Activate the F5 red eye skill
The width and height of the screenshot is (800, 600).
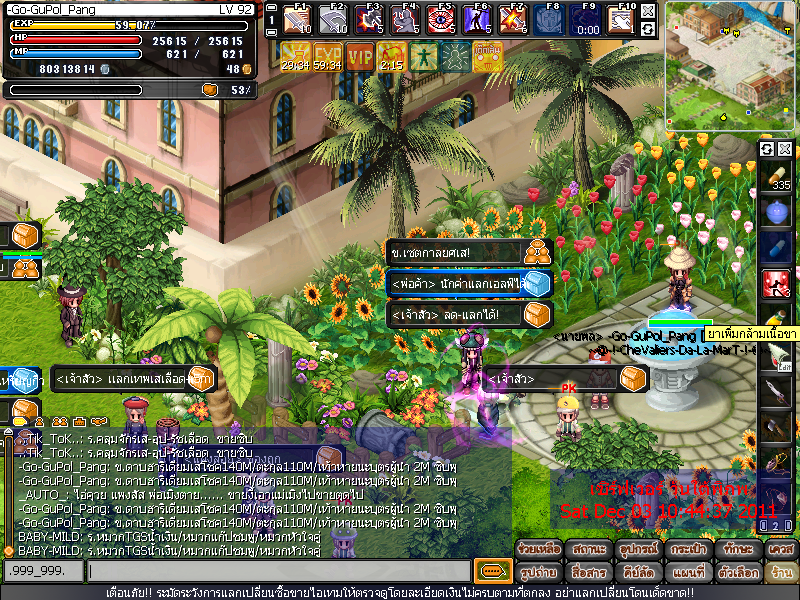(441, 18)
